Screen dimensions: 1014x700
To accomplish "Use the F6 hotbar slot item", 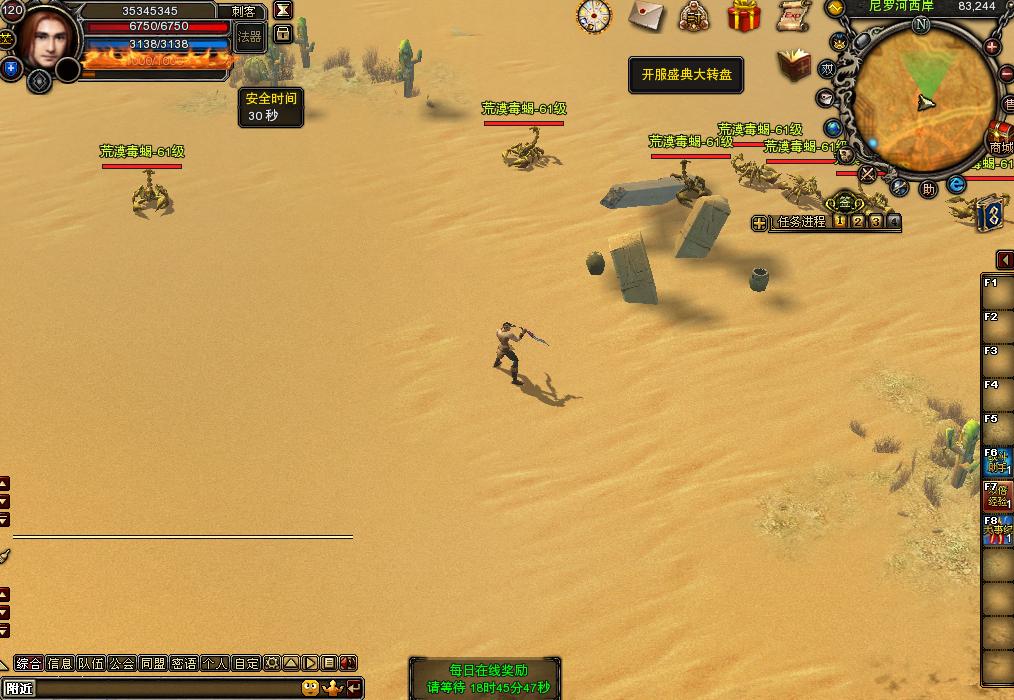I will 997,461.
